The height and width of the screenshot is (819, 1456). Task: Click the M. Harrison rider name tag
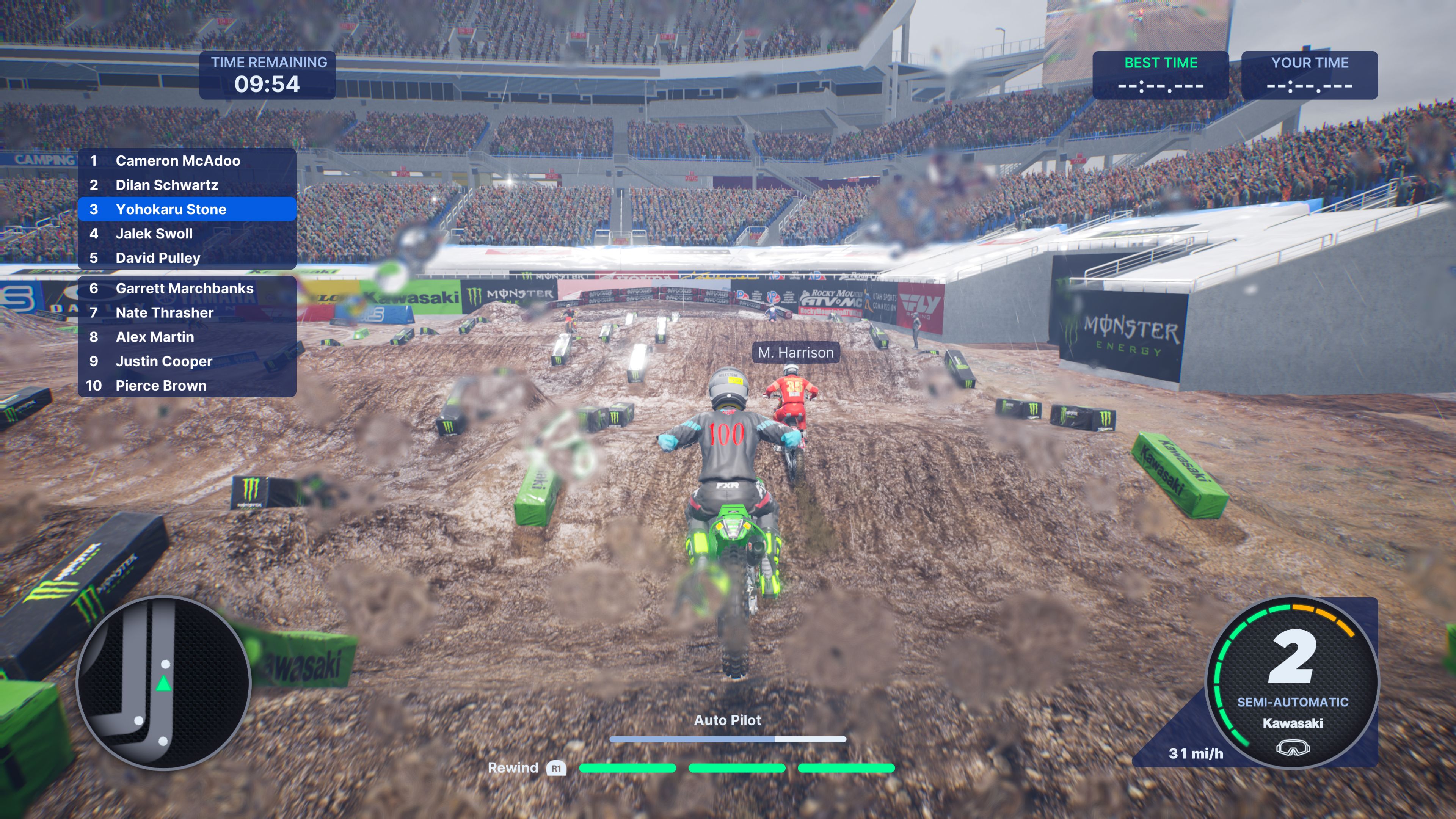796,353
